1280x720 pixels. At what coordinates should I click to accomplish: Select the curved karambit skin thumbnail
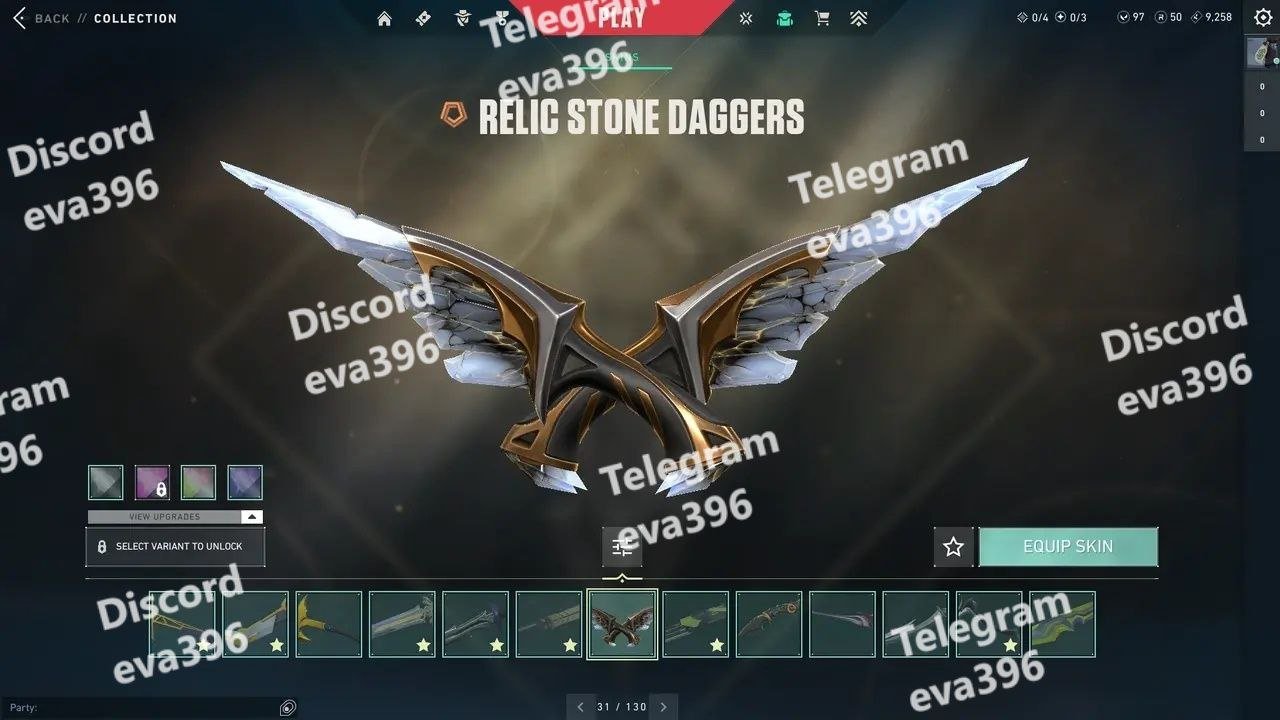pos(769,624)
